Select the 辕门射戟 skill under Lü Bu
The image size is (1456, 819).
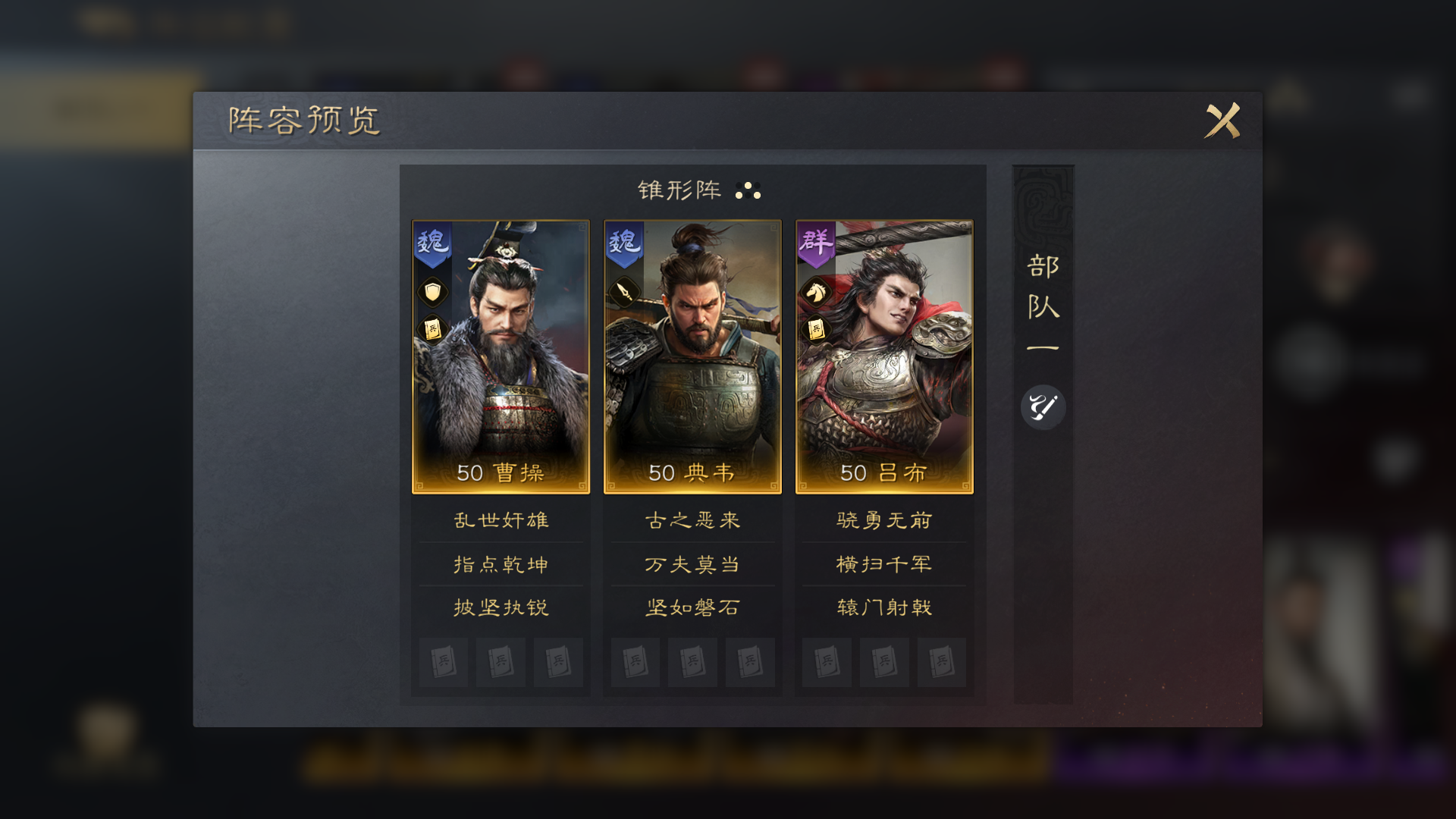click(884, 607)
